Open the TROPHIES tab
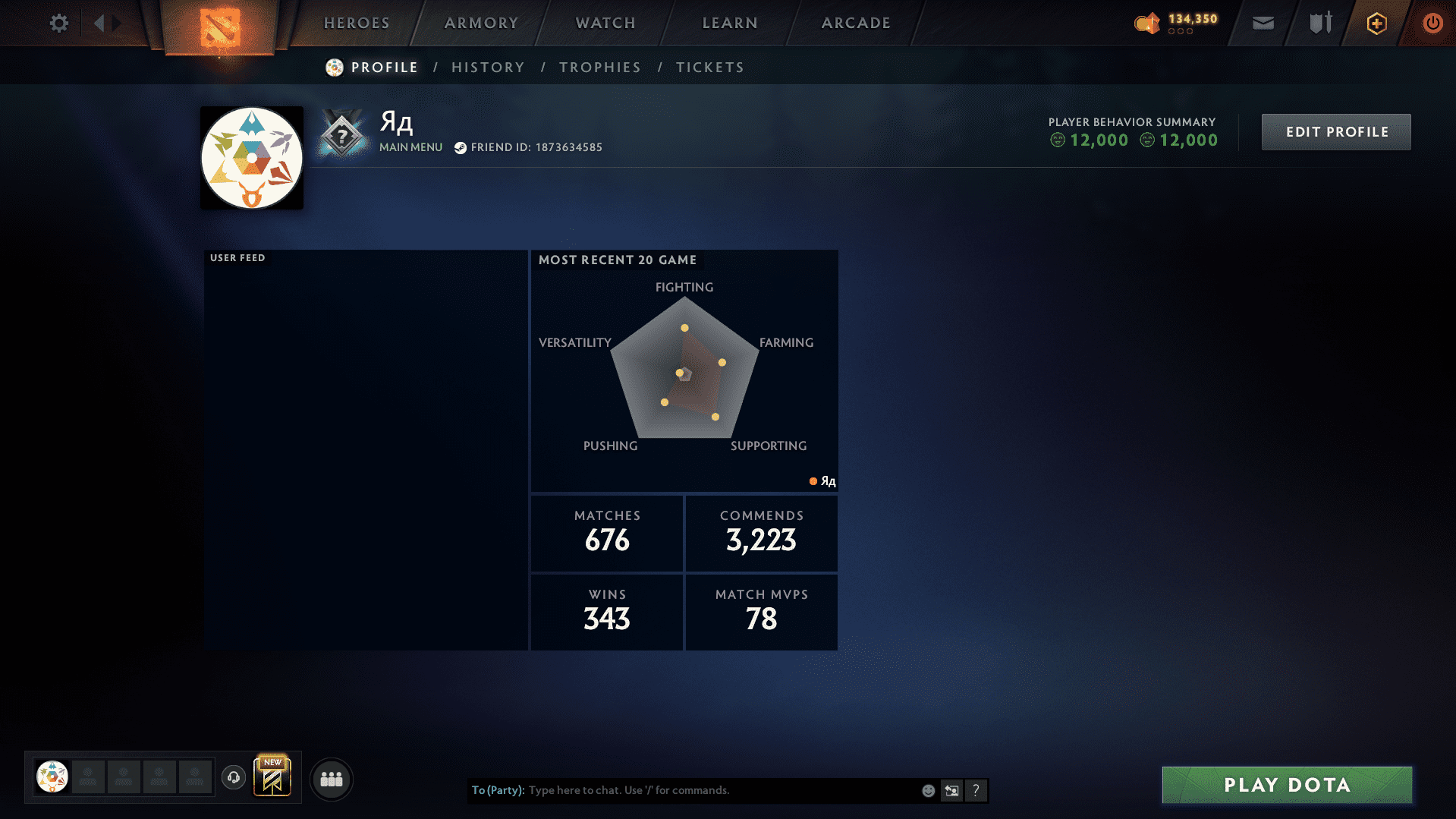Image resolution: width=1456 pixels, height=819 pixels. [599, 68]
